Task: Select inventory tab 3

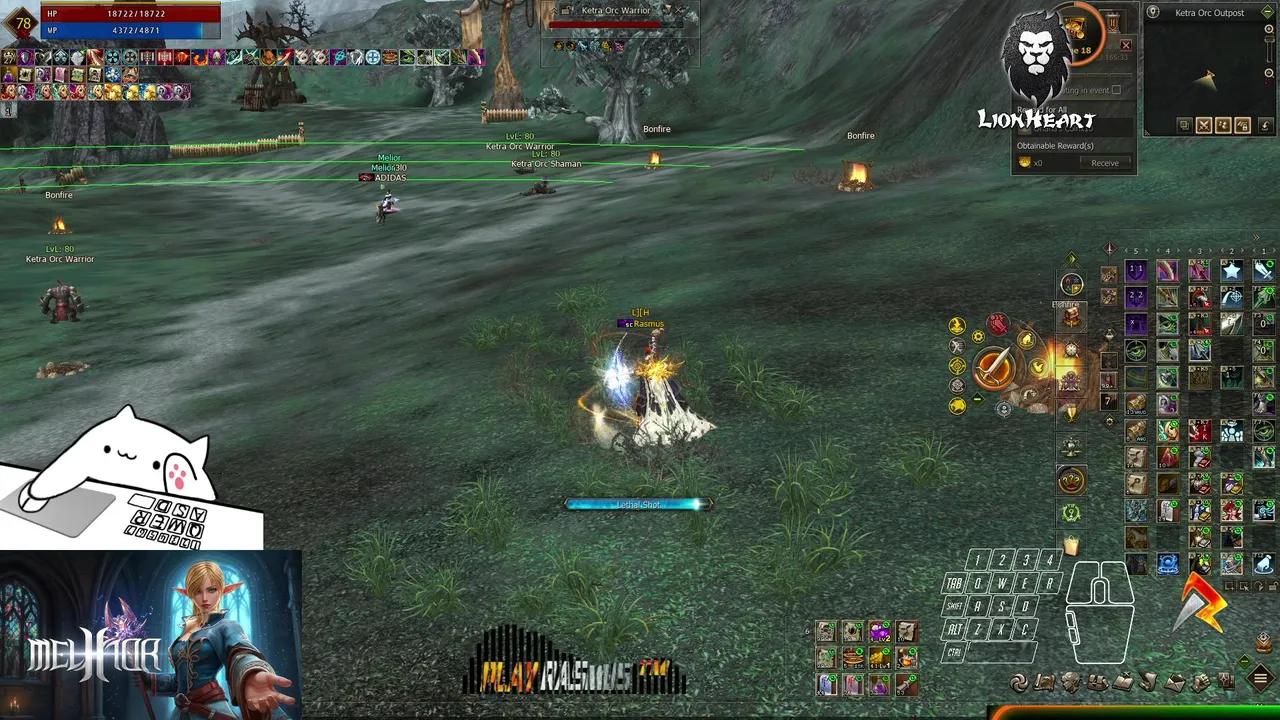Action: click(x=1200, y=251)
